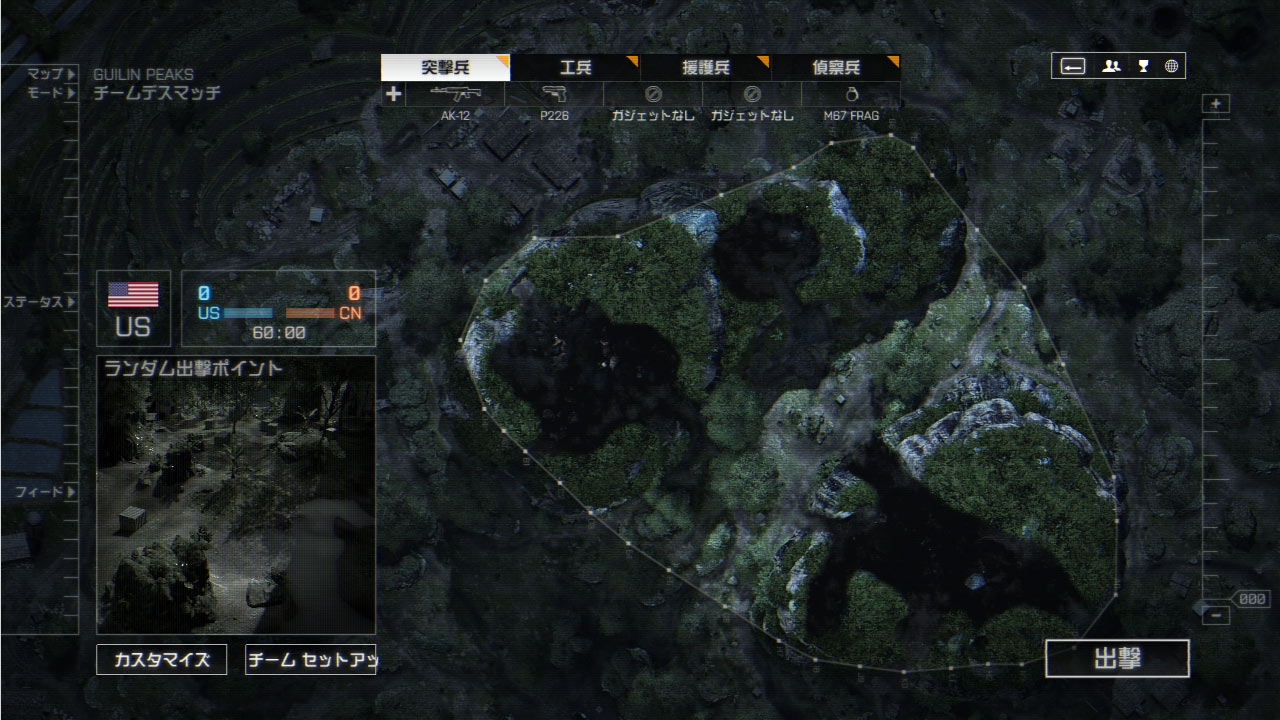Switch to the 工兵 engineer class tab
1280x720 pixels.
[x=575, y=68]
